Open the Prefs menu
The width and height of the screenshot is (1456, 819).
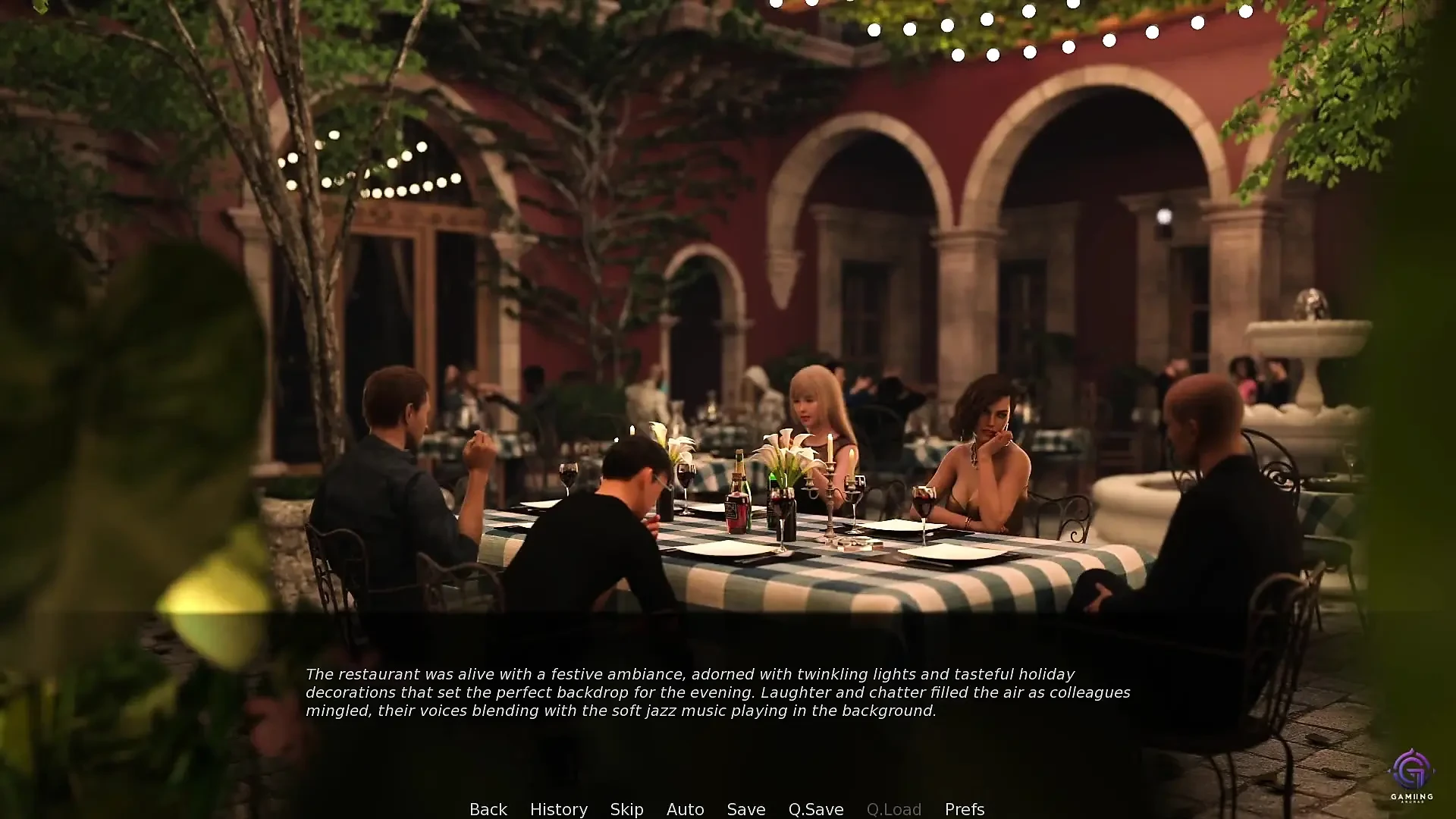pos(964,809)
